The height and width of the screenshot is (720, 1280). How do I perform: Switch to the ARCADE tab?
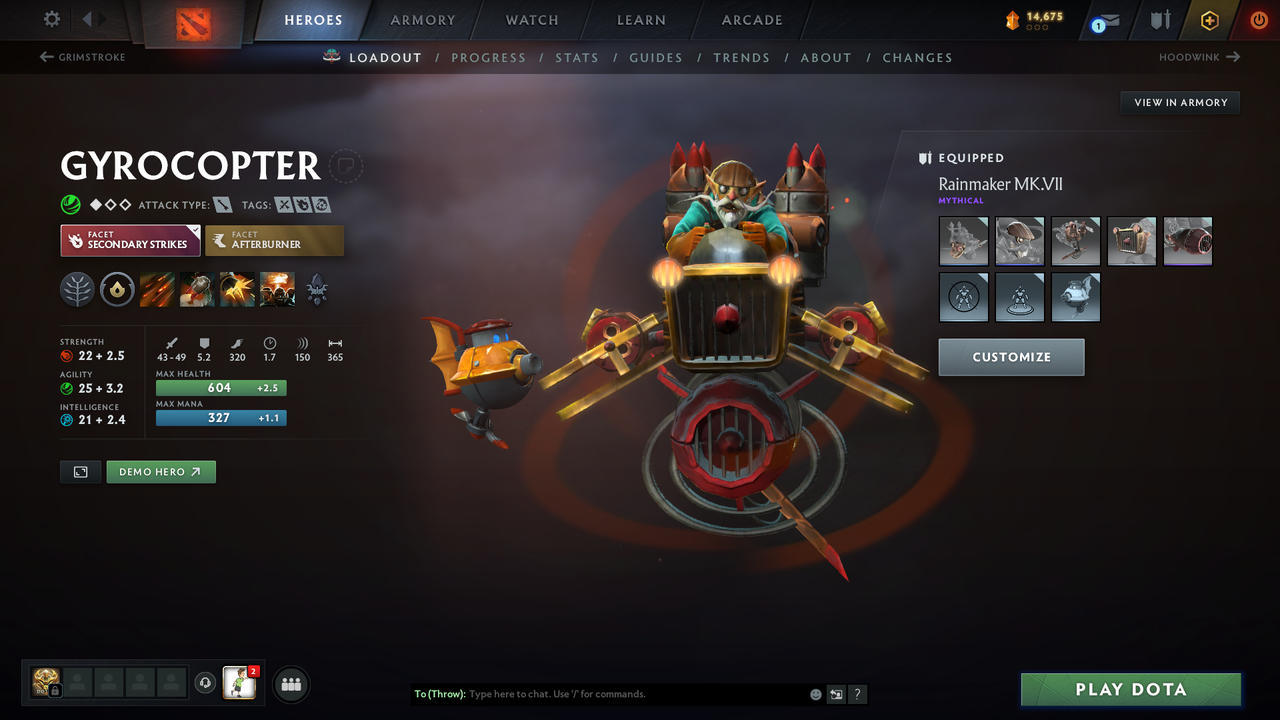[751, 20]
